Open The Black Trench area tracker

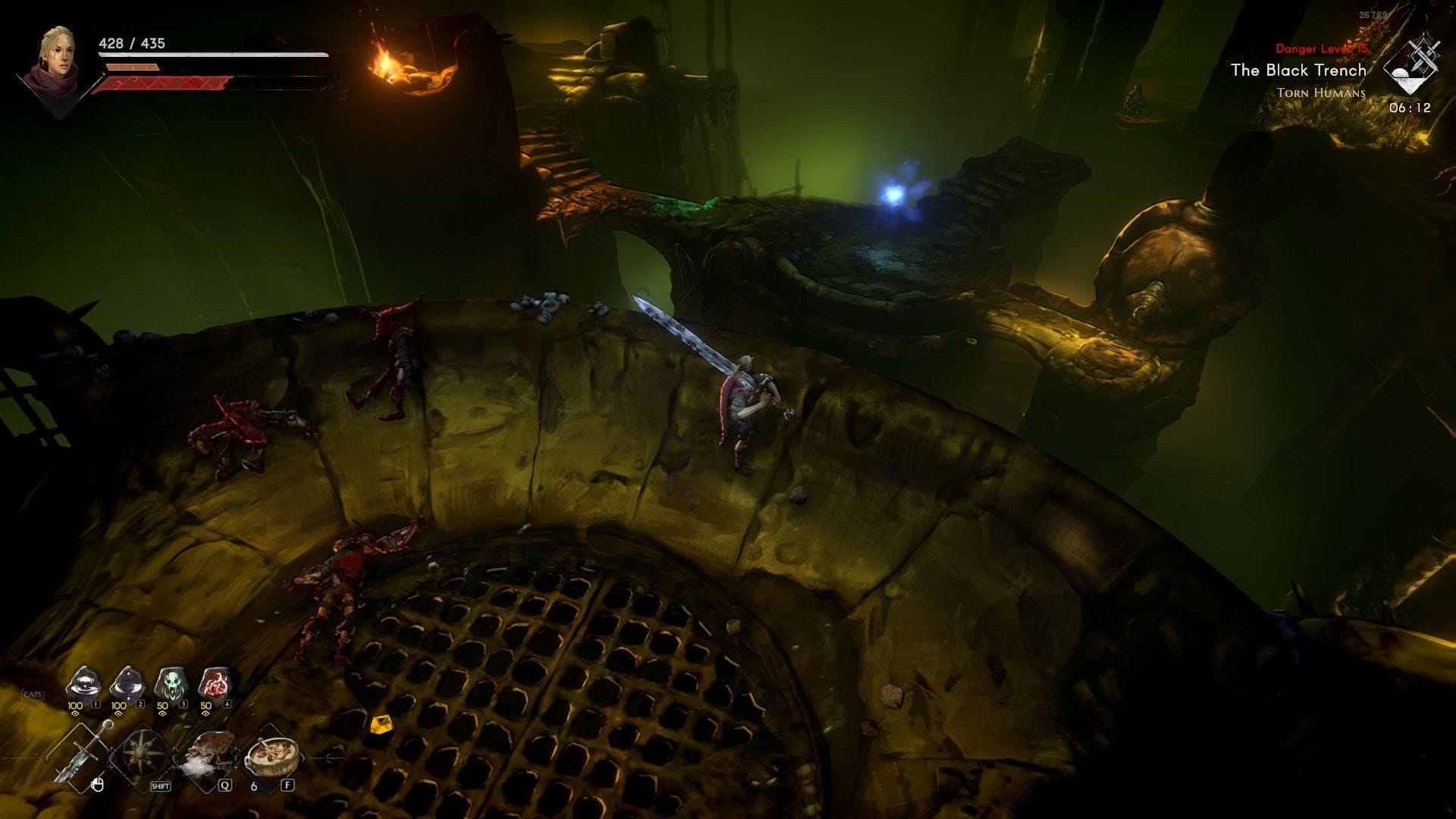coord(1298,71)
